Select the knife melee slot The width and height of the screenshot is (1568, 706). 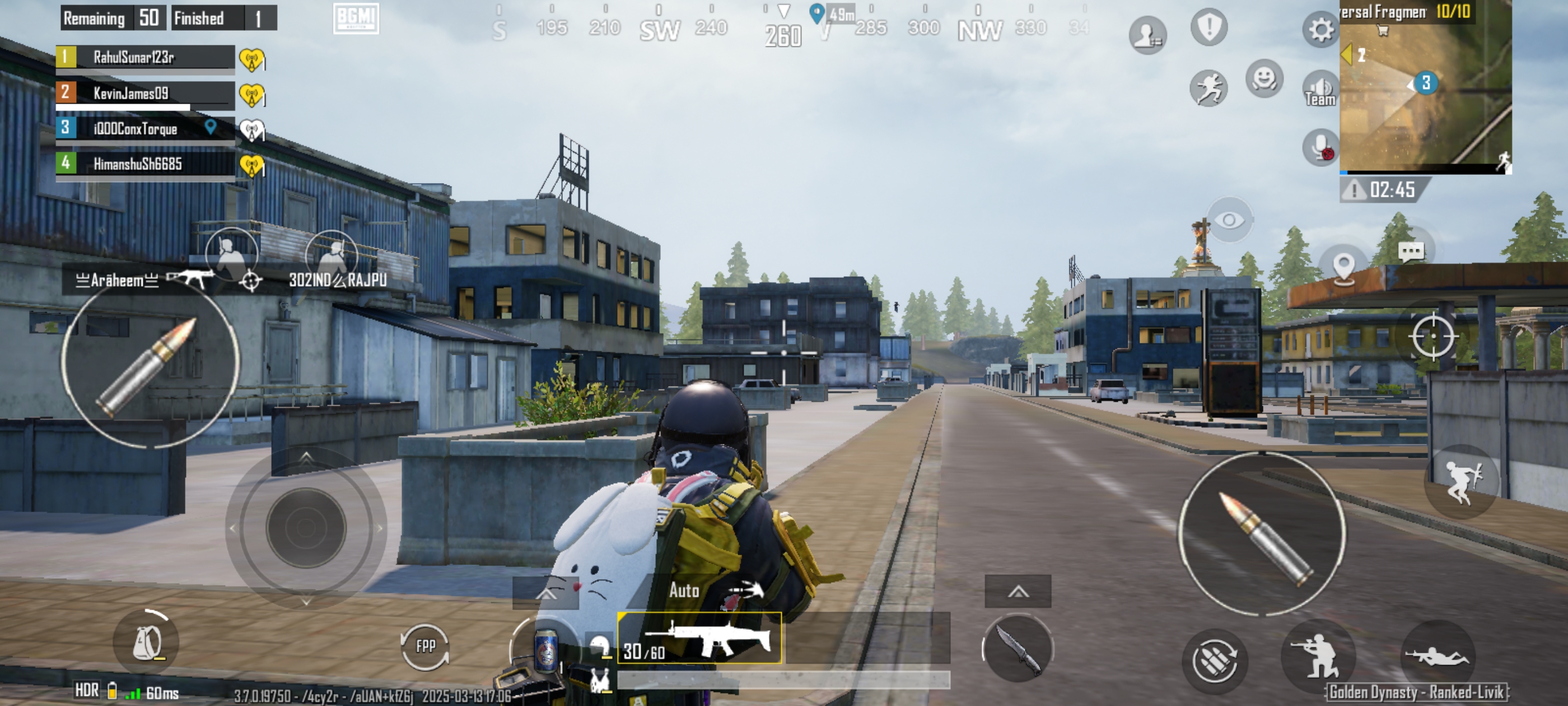click(1017, 649)
